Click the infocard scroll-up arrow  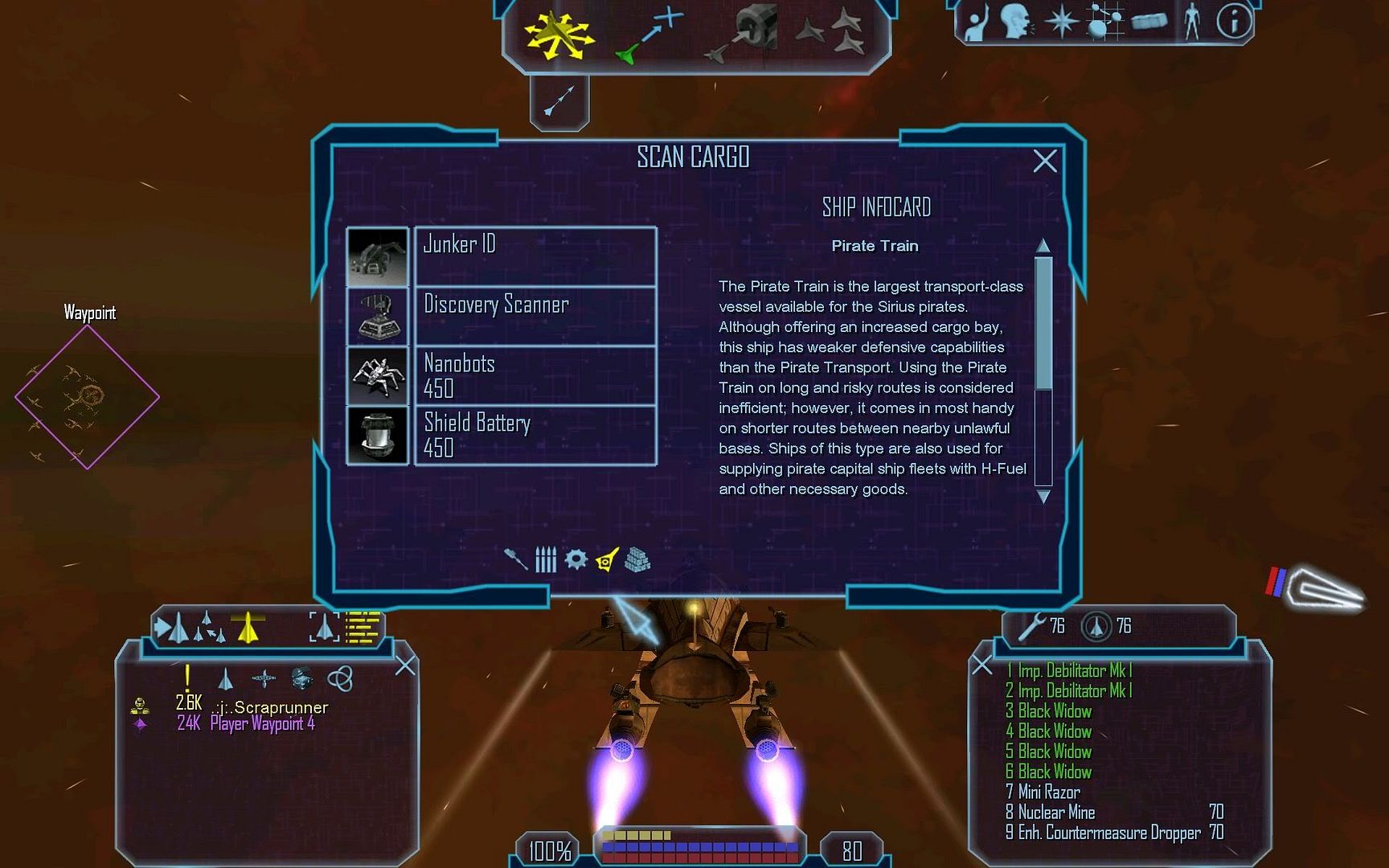pos(1043,245)
